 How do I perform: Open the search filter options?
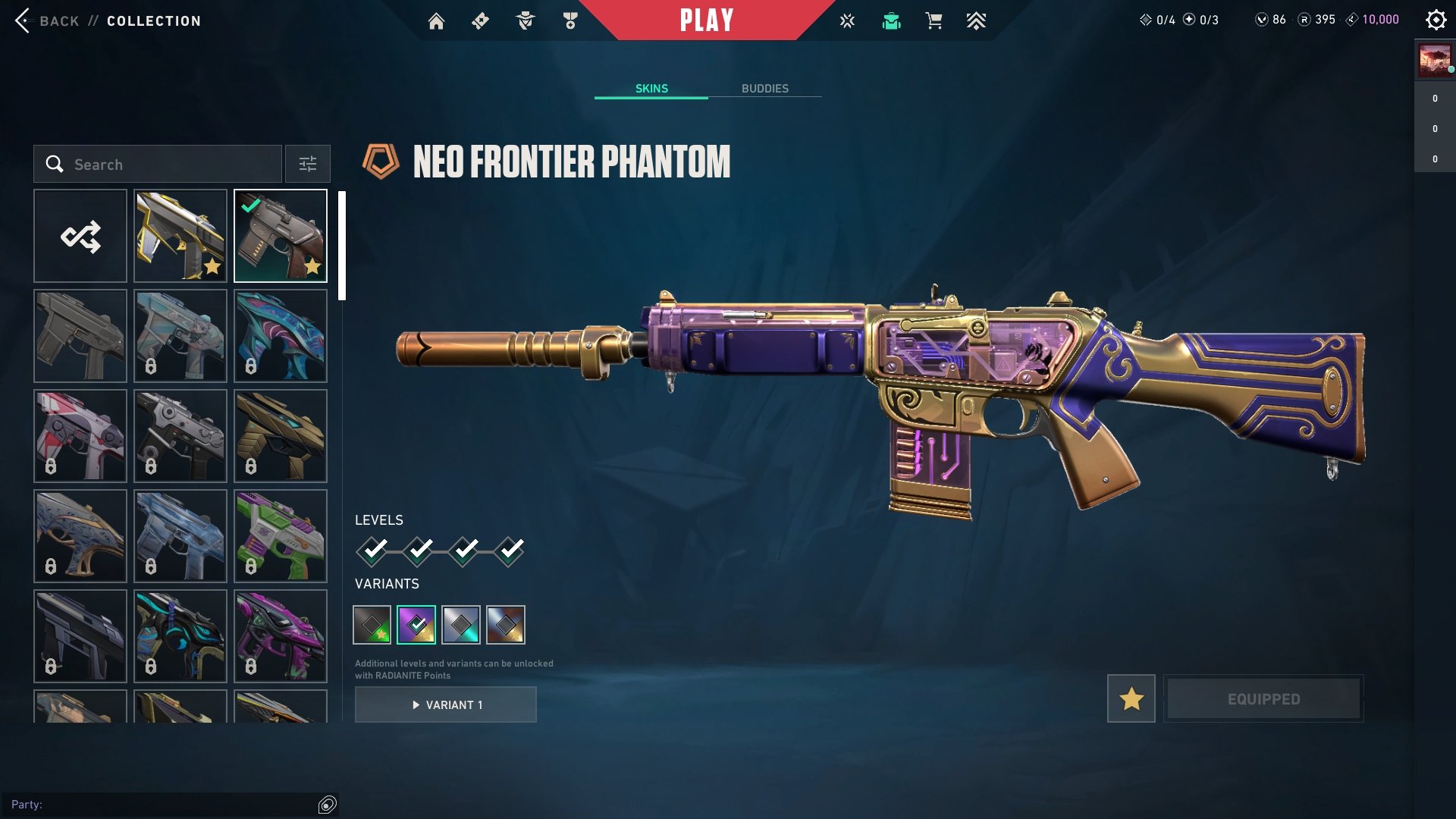coord(307,164)
